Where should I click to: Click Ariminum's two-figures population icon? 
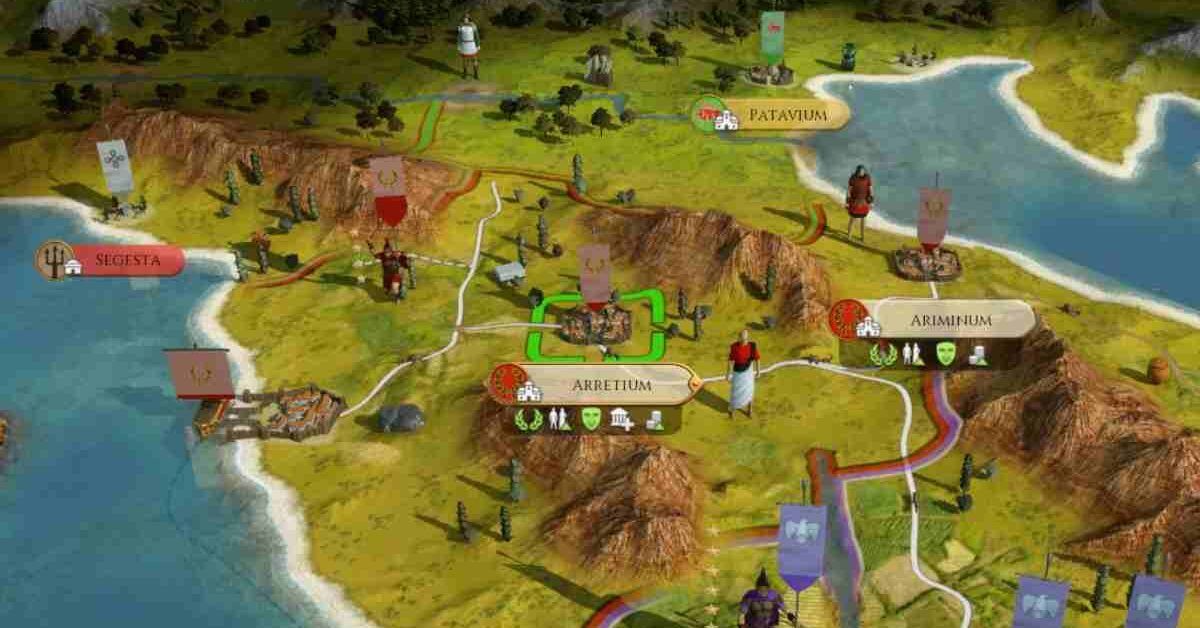[912, 353]
